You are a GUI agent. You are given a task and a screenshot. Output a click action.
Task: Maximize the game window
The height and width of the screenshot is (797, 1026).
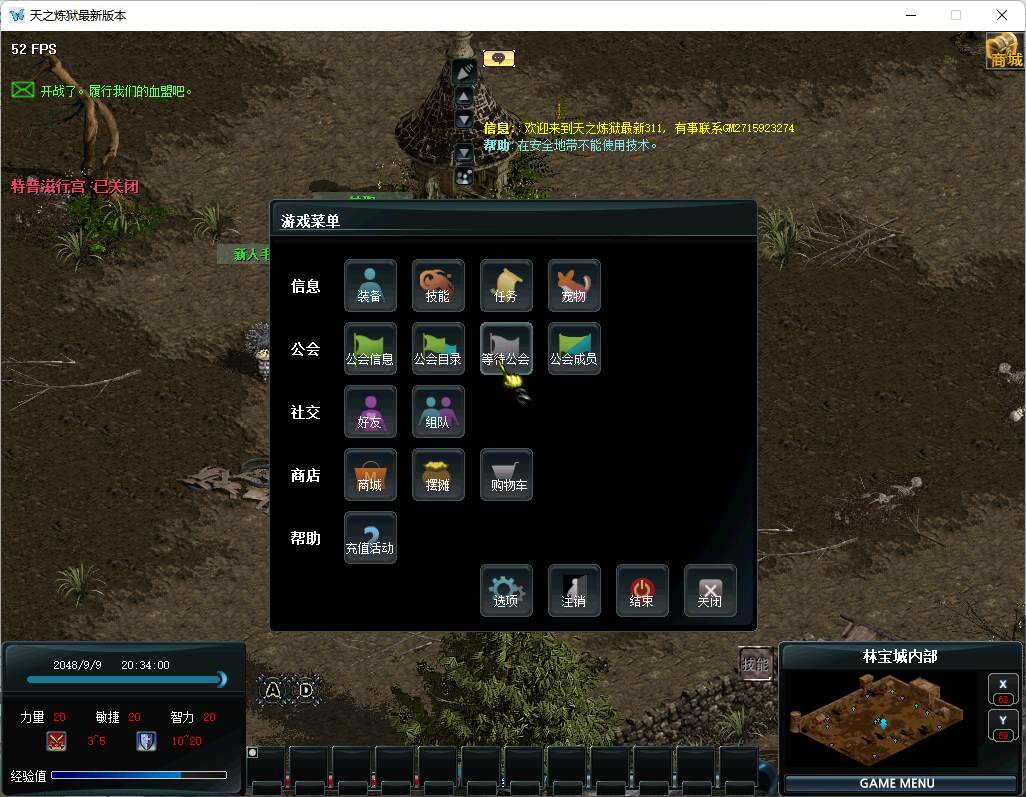tap(955, 15)
